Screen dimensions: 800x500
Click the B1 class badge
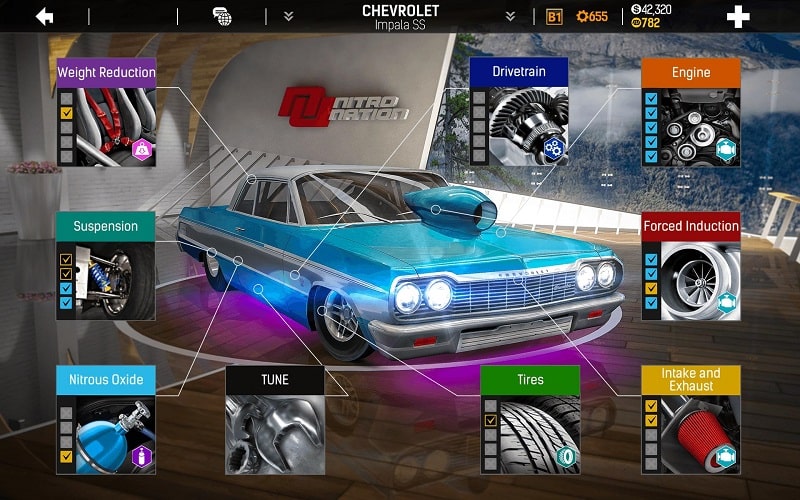tap(555, 17)
